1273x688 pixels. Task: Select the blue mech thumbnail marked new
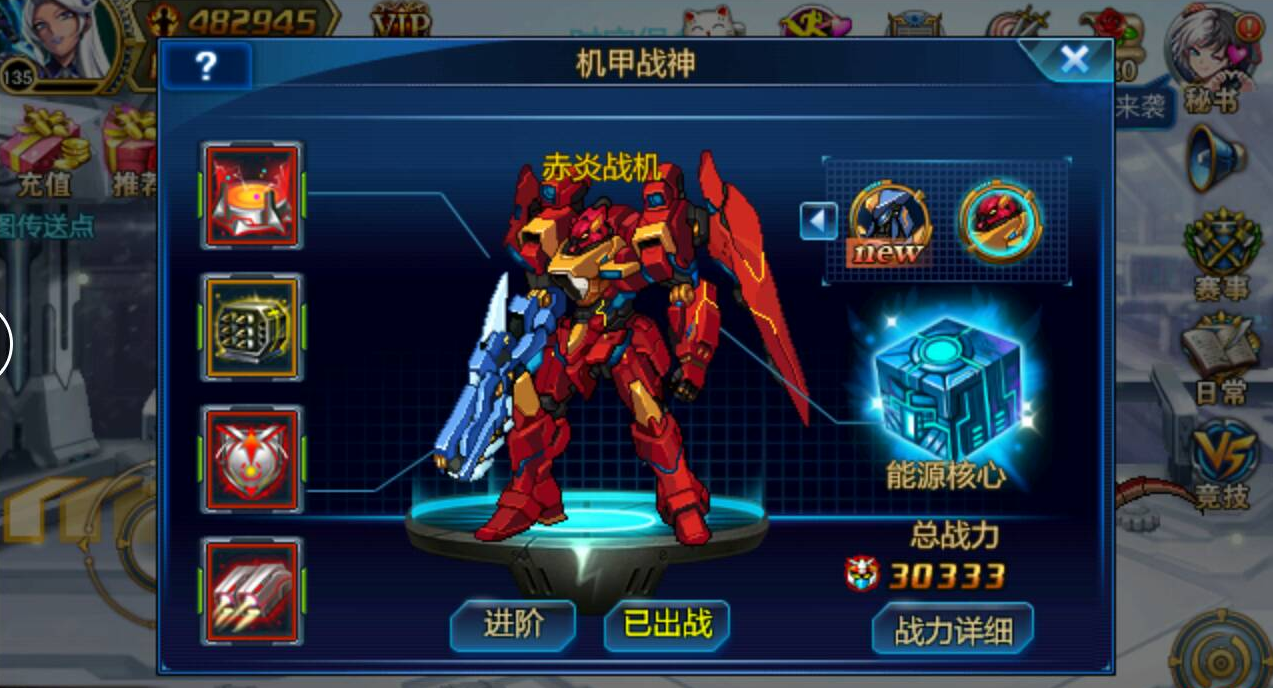point(889,222)
